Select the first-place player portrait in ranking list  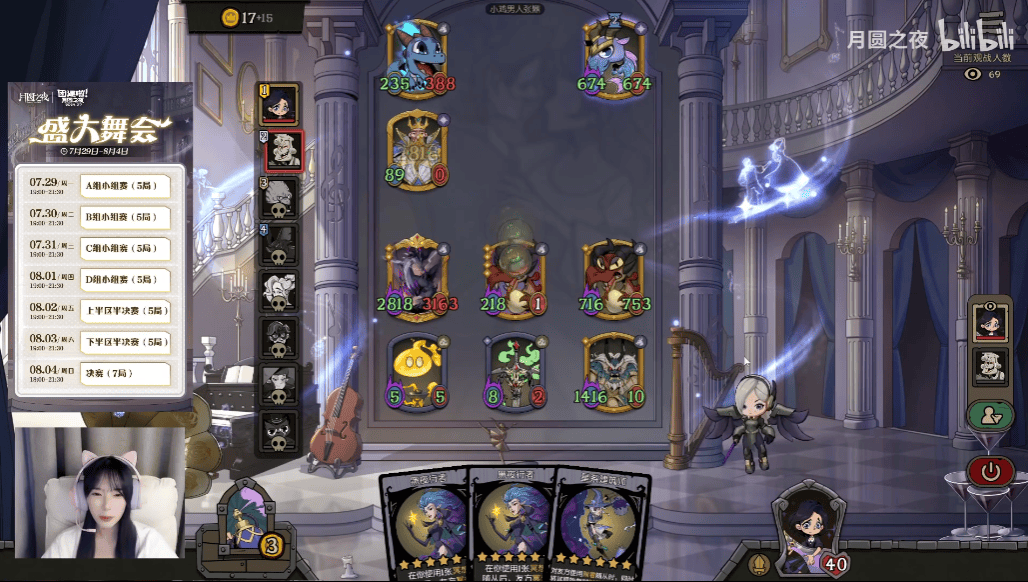click(x=280, y=103)
